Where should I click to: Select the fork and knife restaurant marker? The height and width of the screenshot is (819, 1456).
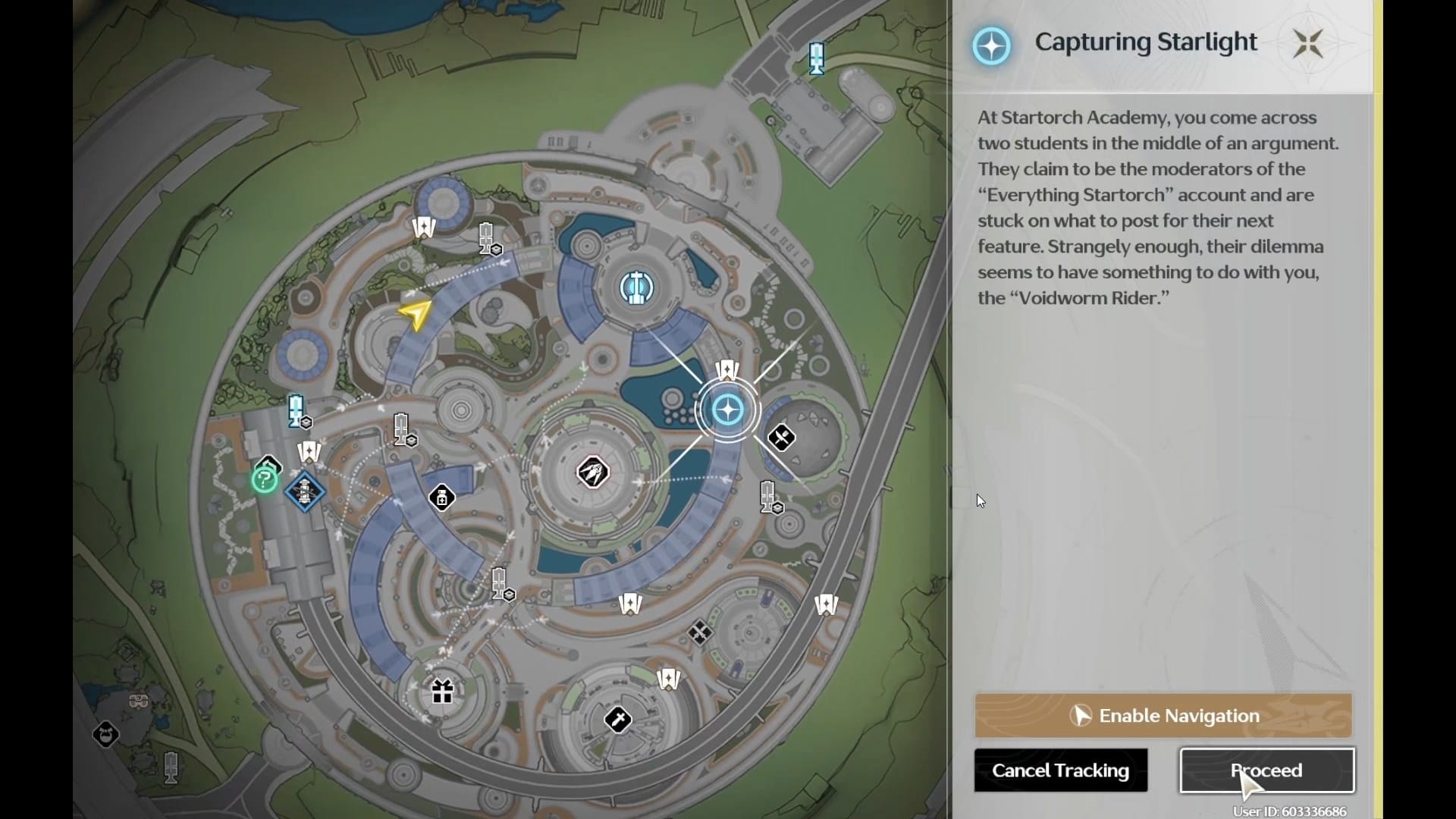point(781,438)
